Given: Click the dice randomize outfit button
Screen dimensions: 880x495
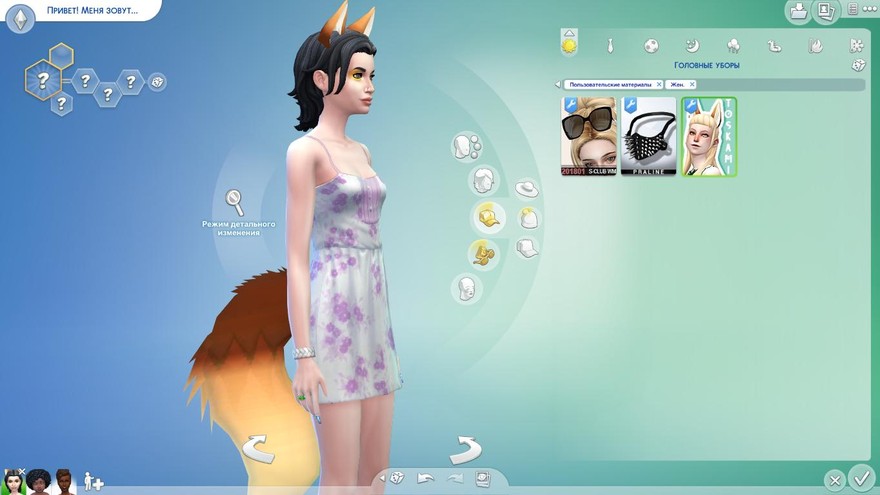Looking at the screenshot, I should (858, 65).
